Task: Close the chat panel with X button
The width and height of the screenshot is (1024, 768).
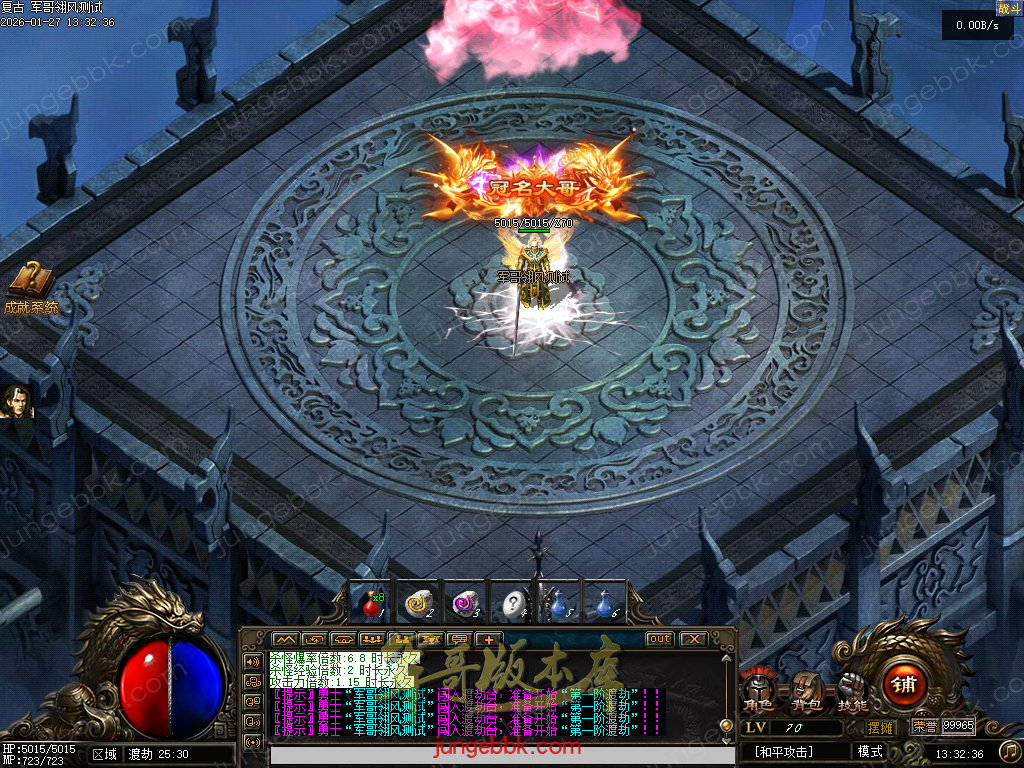Action: [693, 639]
